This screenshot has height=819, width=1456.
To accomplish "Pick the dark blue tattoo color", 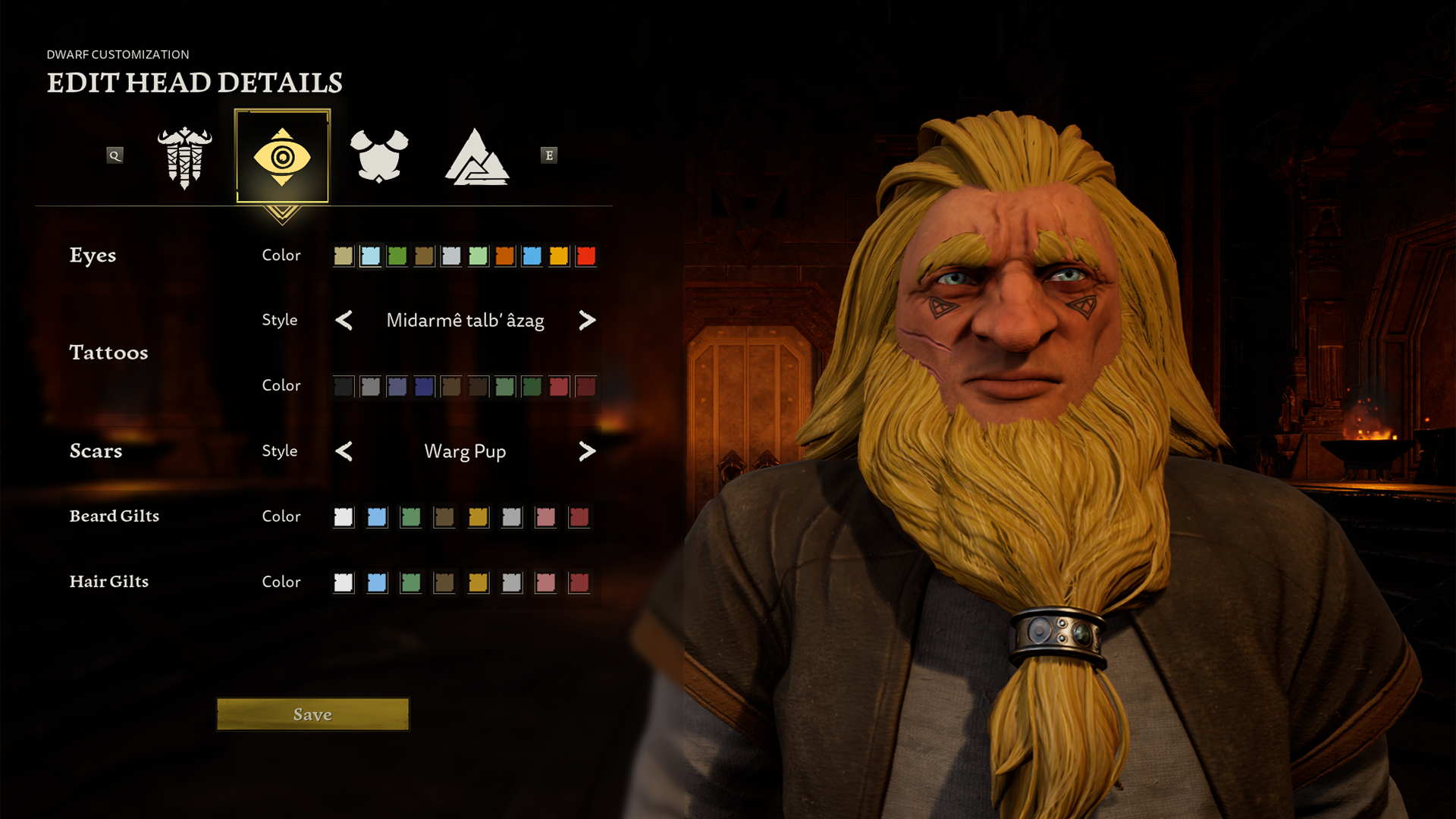I will click(424, 387).
